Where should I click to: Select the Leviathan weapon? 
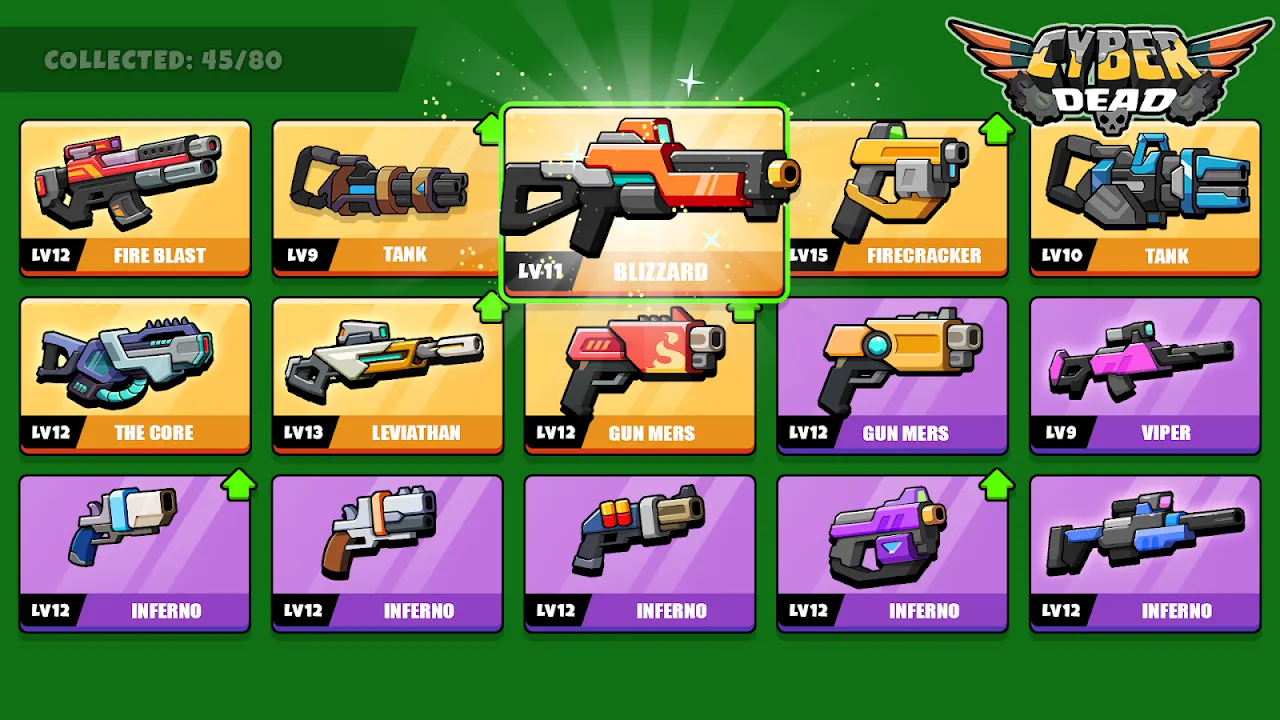(387, 375)
